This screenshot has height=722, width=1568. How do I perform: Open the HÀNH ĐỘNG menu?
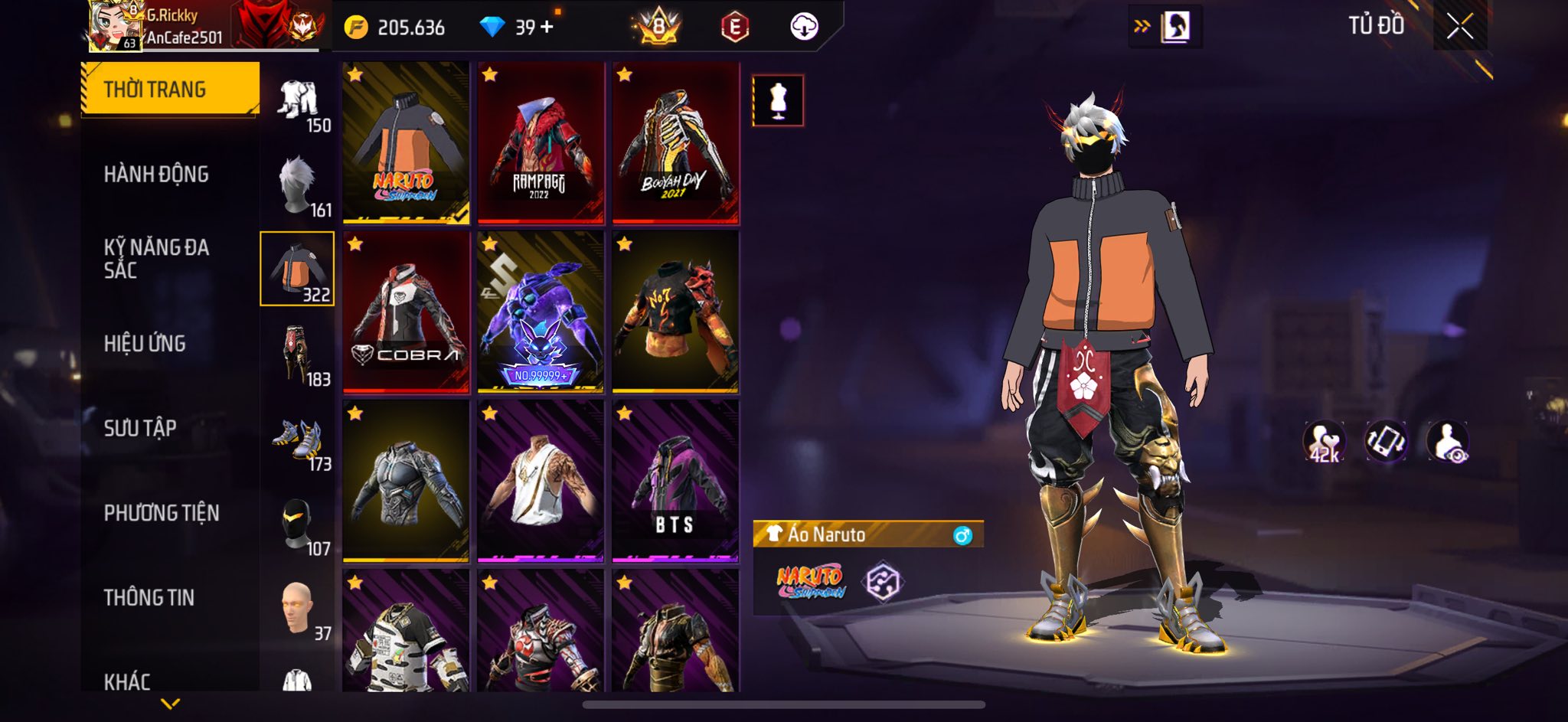pos(156,175)
